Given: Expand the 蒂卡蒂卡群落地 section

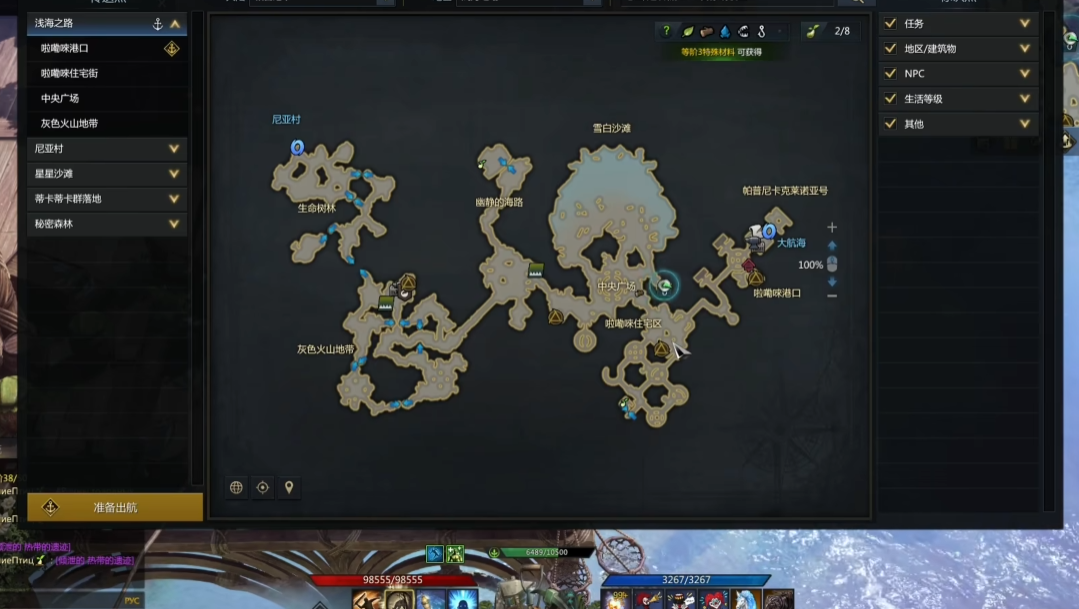Looking at the screenshot, I should [174, 198].
